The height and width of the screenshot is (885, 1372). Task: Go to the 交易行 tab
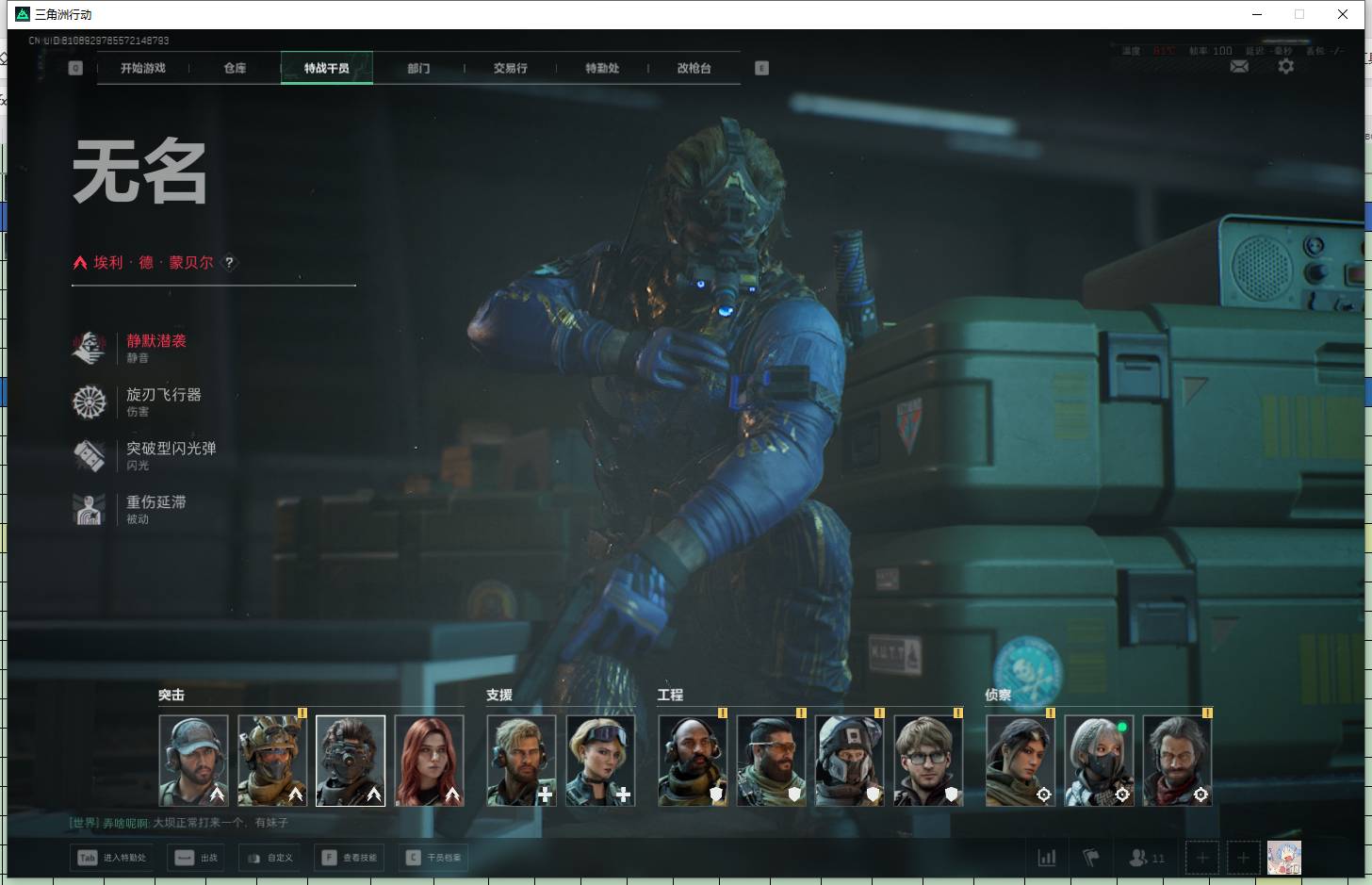point(510,68)
